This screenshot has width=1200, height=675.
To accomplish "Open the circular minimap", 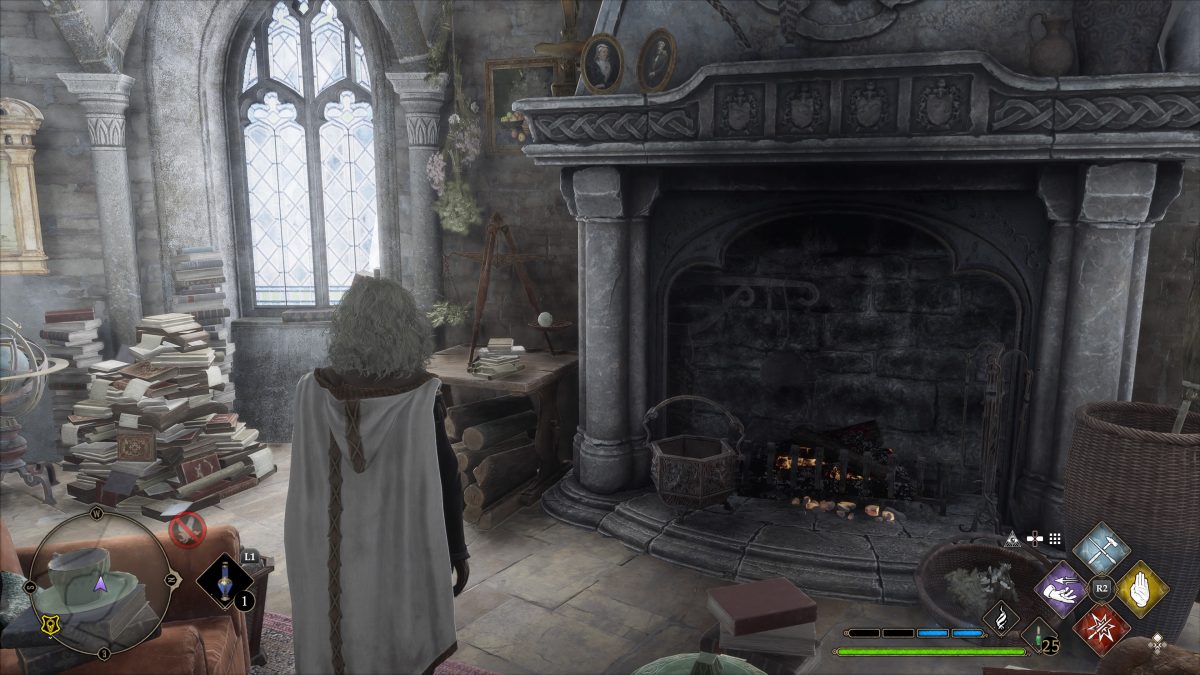I will [x=100, y=583].
